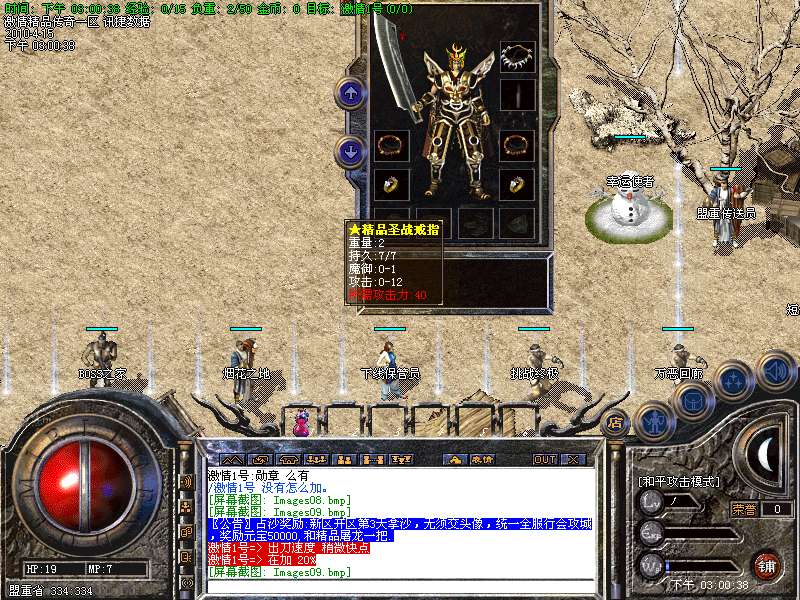This screenshot has height=600, width=800.
Task: Click the chat text input line
Action: coord(400,584)
